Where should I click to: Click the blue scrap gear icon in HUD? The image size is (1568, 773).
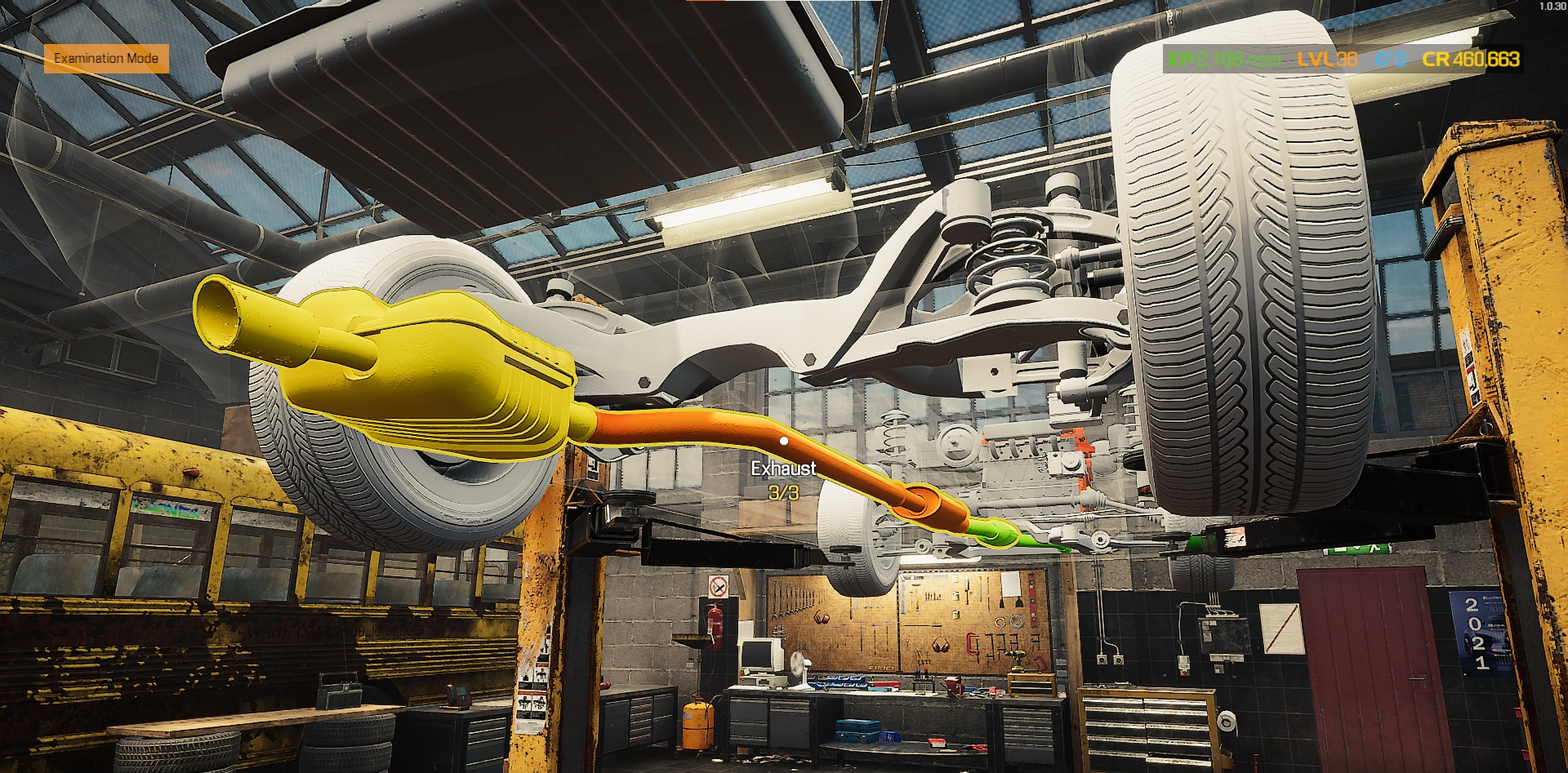pyautogui.click(x=1383, y=59)
